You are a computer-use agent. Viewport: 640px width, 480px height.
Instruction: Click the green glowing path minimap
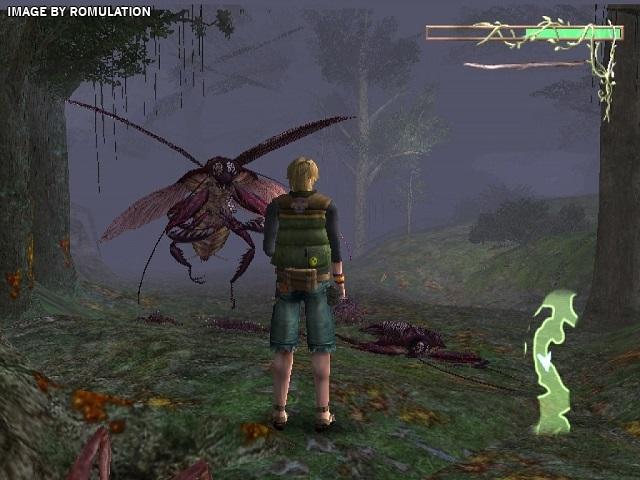coord(553,362)
